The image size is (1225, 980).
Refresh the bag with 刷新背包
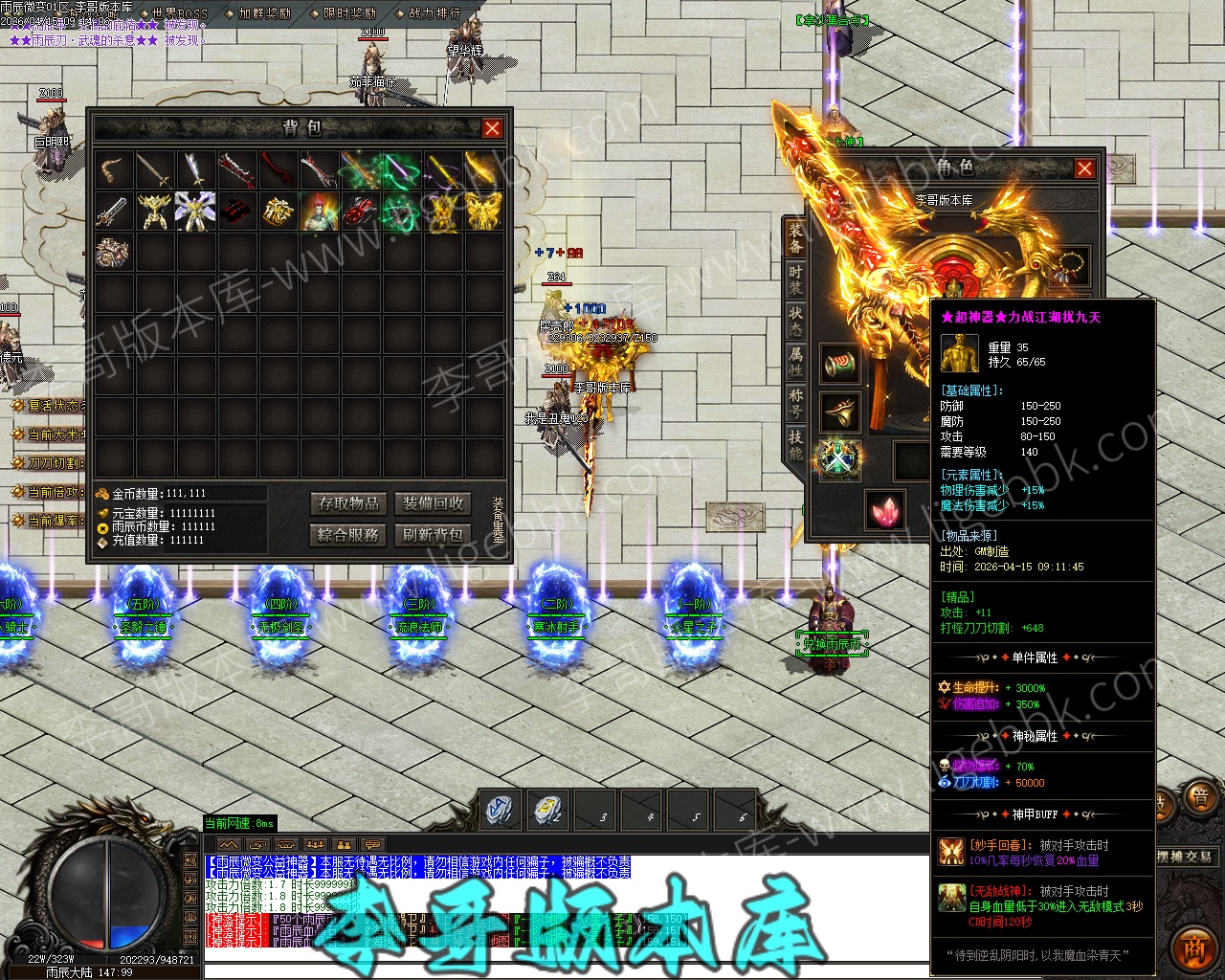(x=433, y=534)
